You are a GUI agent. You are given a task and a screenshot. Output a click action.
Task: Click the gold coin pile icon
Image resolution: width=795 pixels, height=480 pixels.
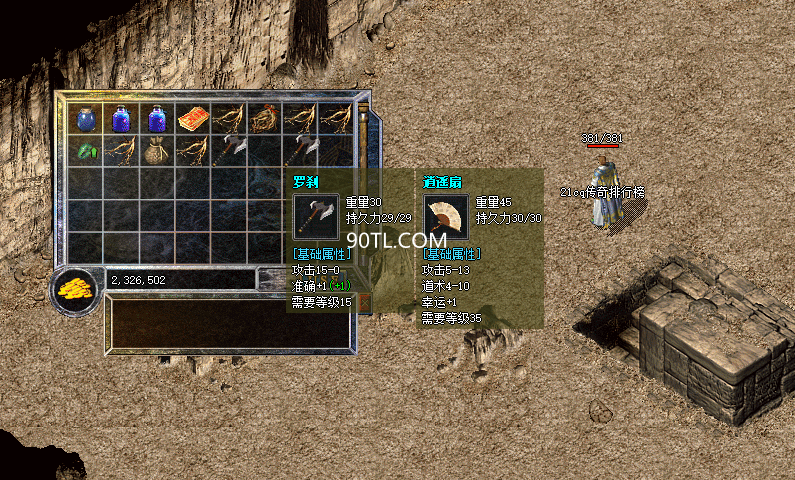[74, 290]
